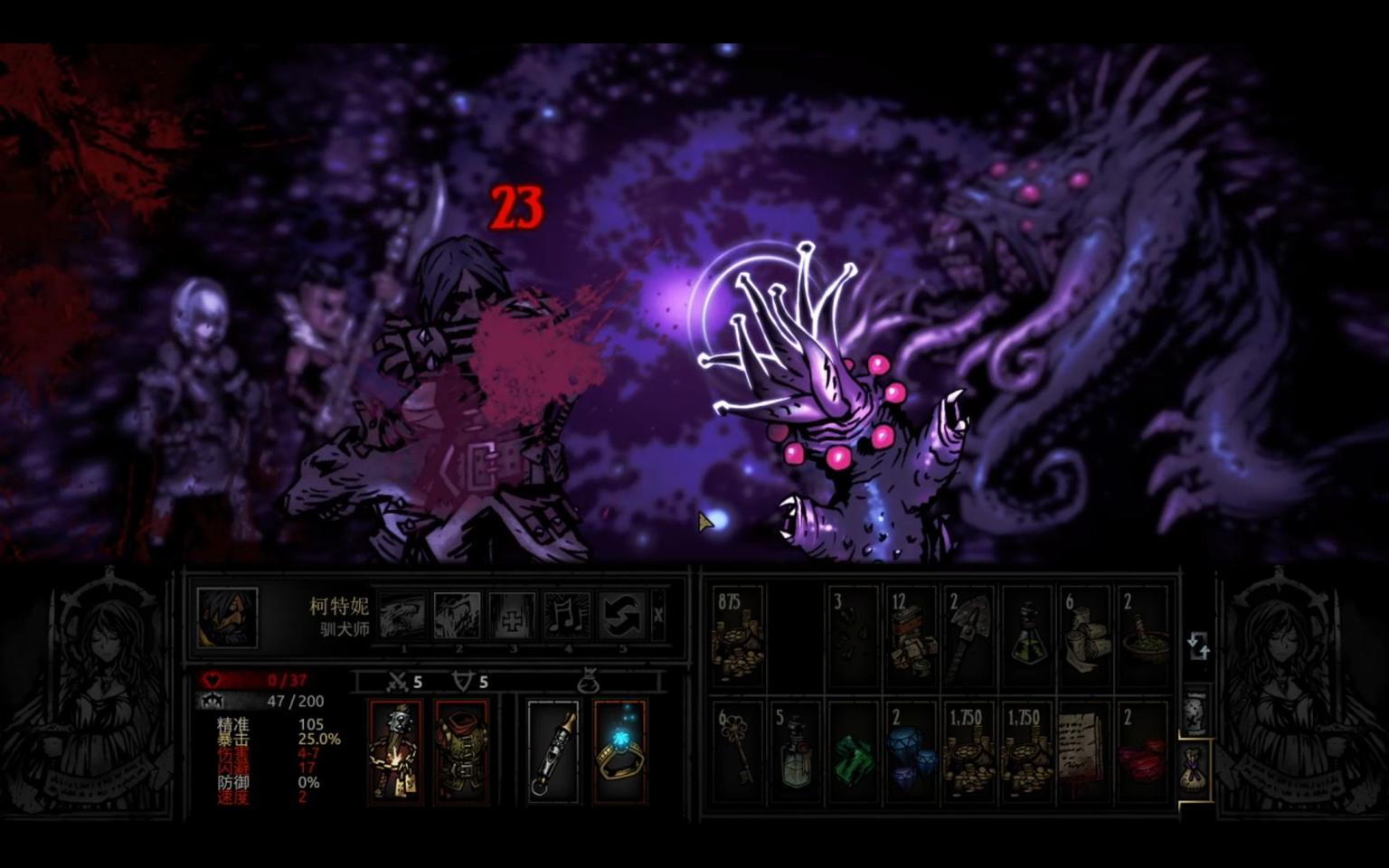Activate the cross-marked third skill

[513, 616]
